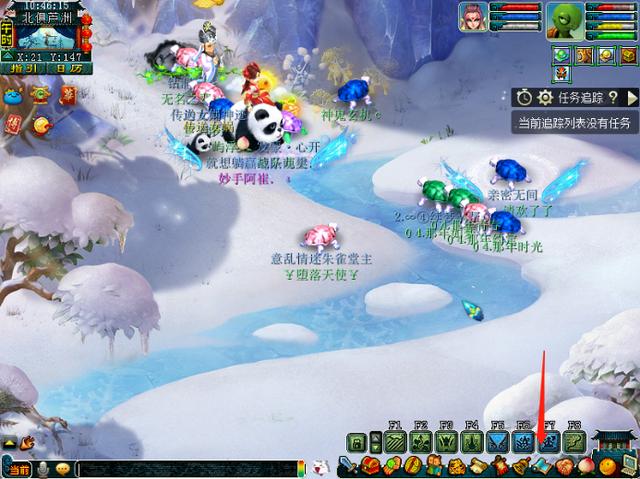
Task: Select the pink-haired character portrait
Action: [x=473, y=17]
